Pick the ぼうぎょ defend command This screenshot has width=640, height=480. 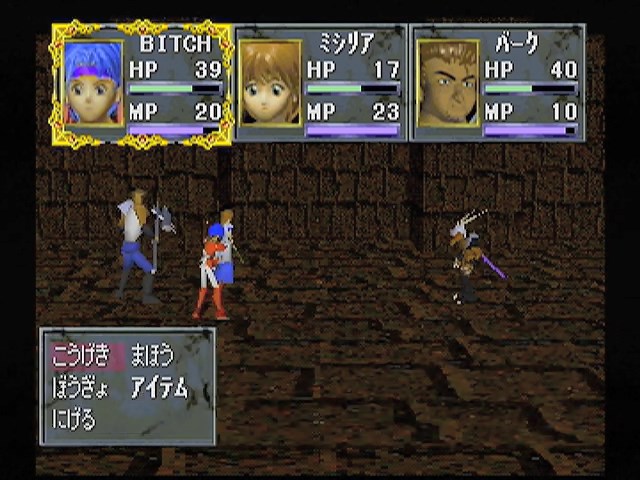point(79,388)
